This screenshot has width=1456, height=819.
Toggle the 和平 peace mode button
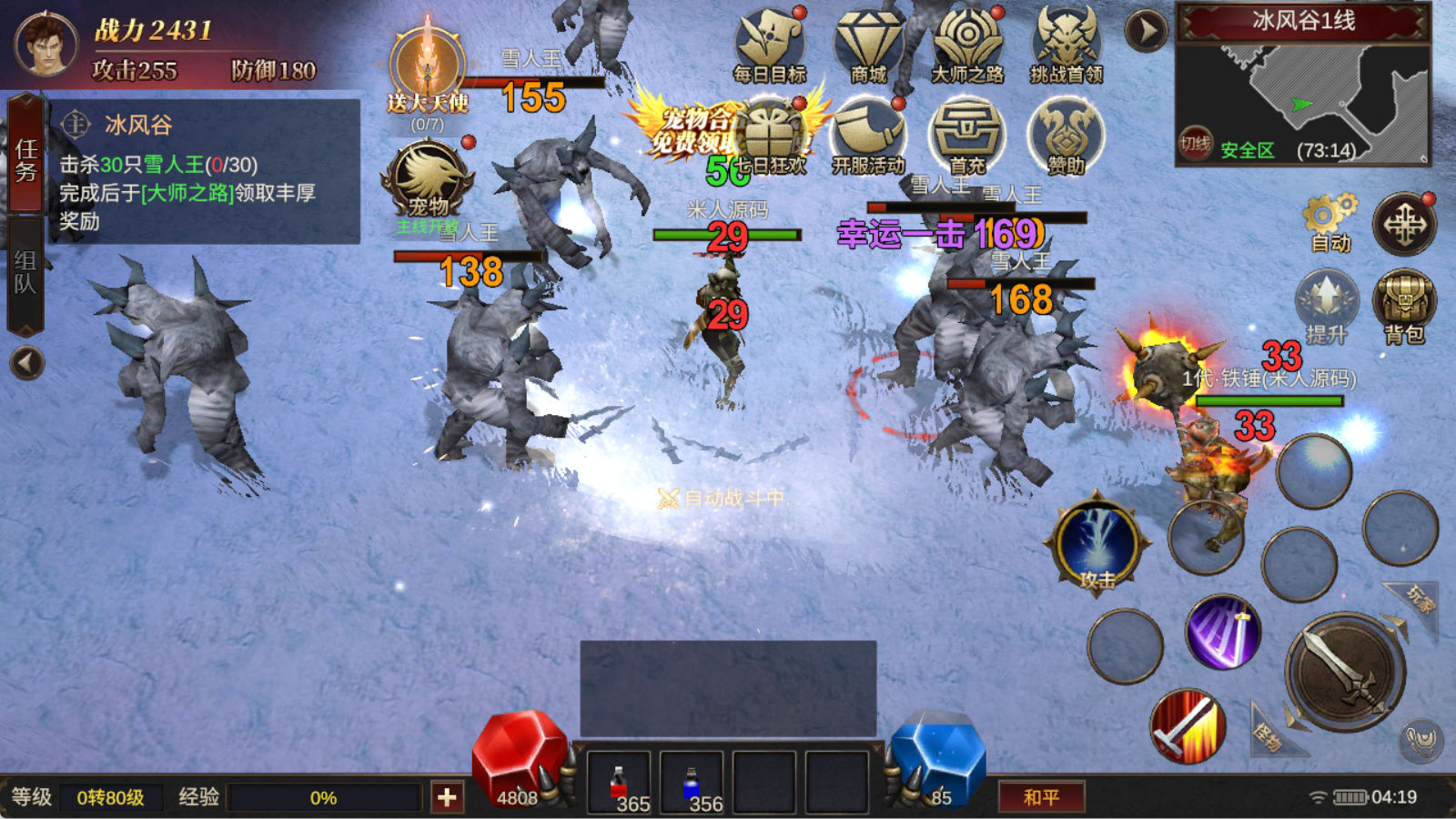(x=1041, y=797)
